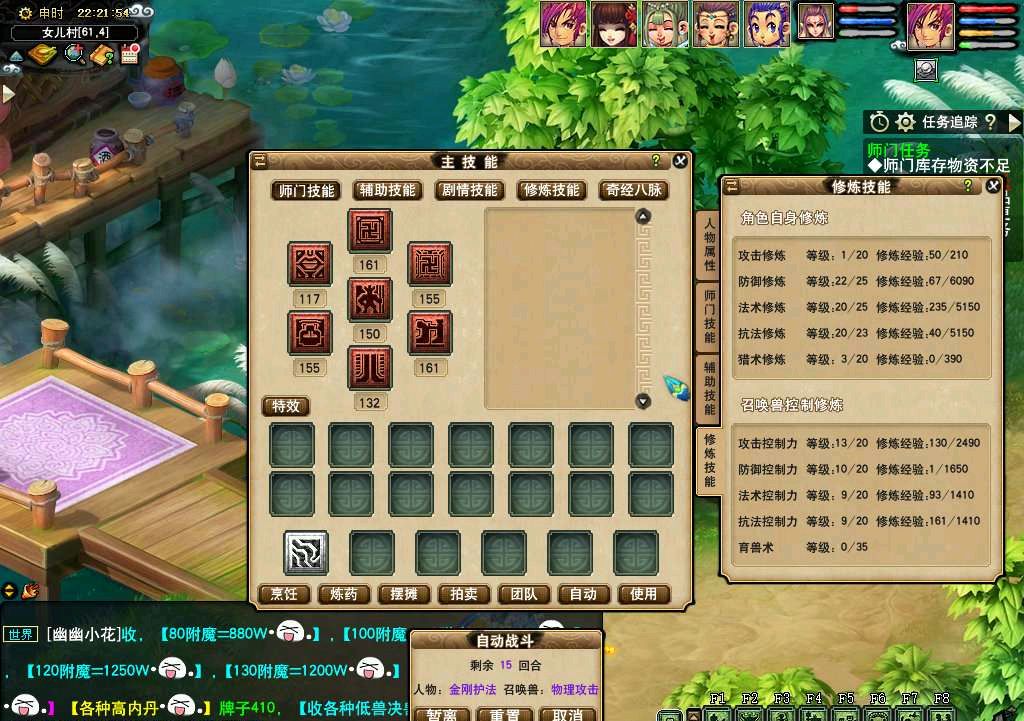The width and height of the screenshot is (1024, 721).
Task: Close the 修炼技能 panel
Action: pos(992,186)
